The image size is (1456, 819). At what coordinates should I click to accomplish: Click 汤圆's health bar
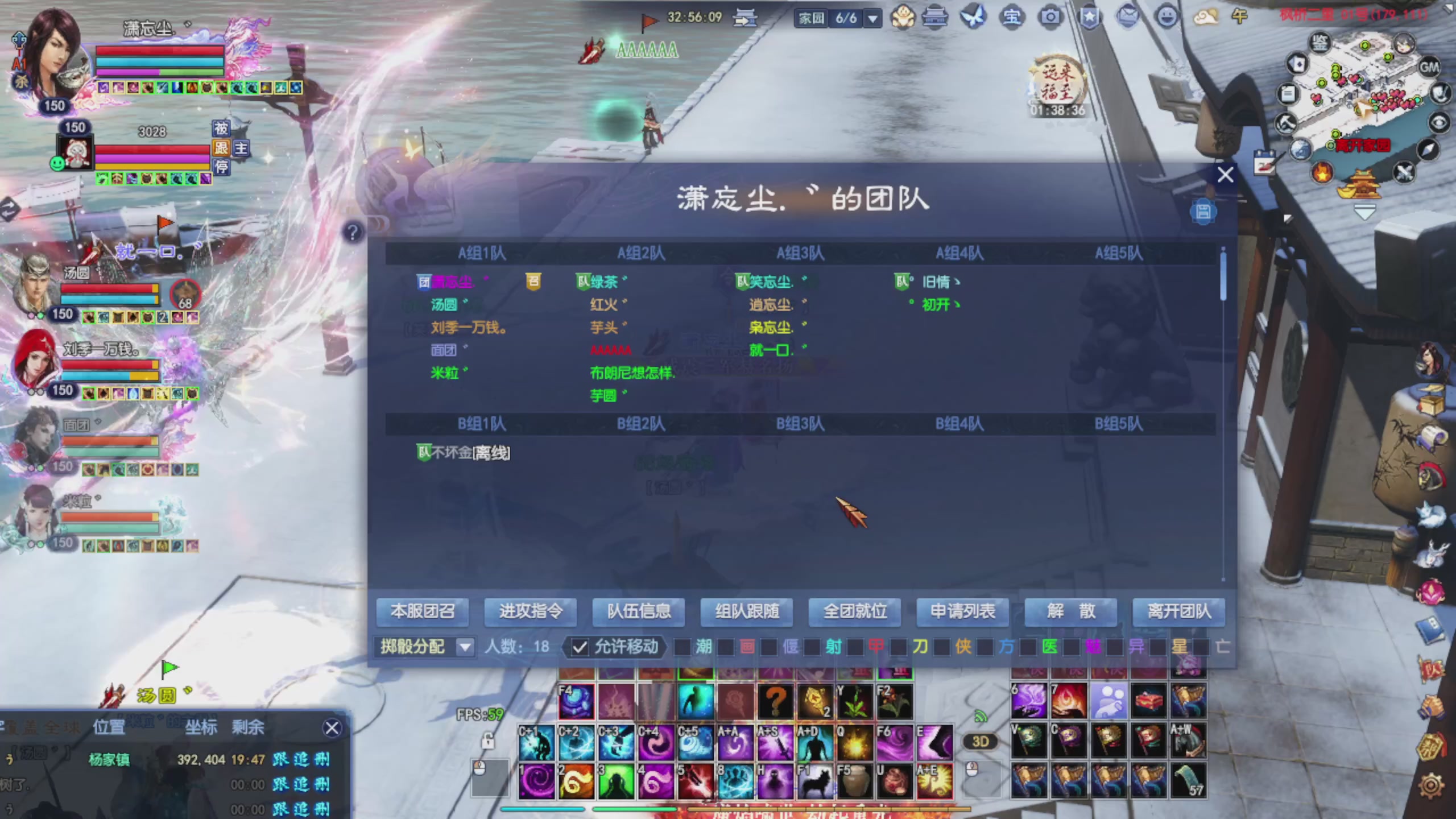(110, 290)
